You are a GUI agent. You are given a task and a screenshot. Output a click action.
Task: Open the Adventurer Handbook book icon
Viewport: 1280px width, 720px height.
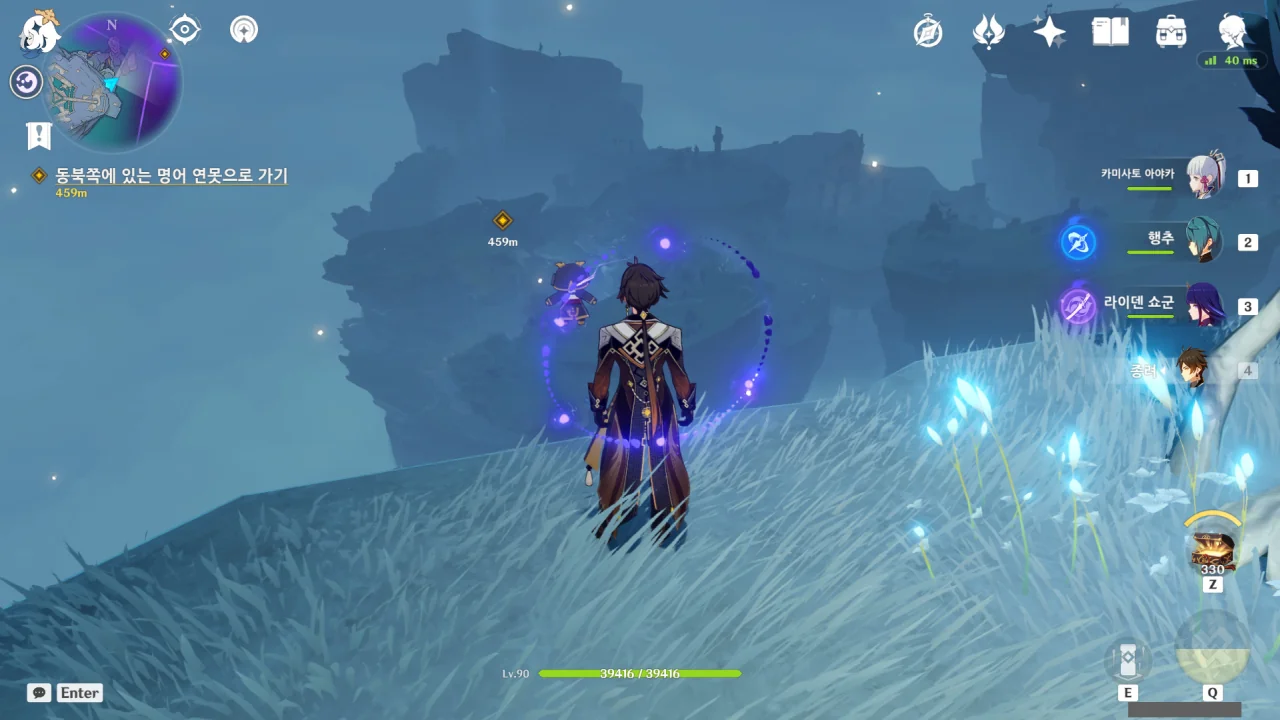point(1110,32)
